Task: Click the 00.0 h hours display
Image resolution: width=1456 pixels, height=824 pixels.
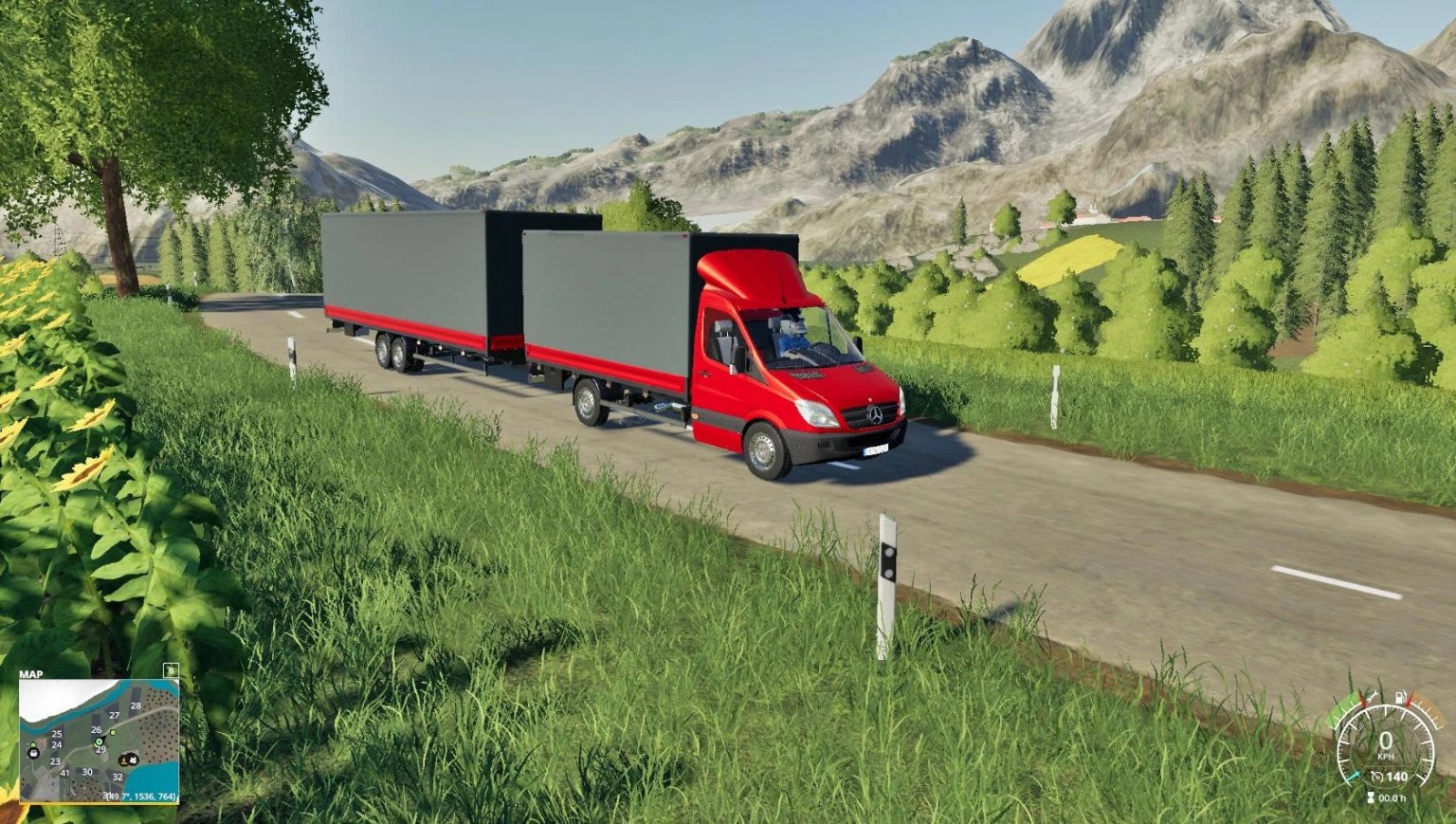Action: tap(1392, 798)
